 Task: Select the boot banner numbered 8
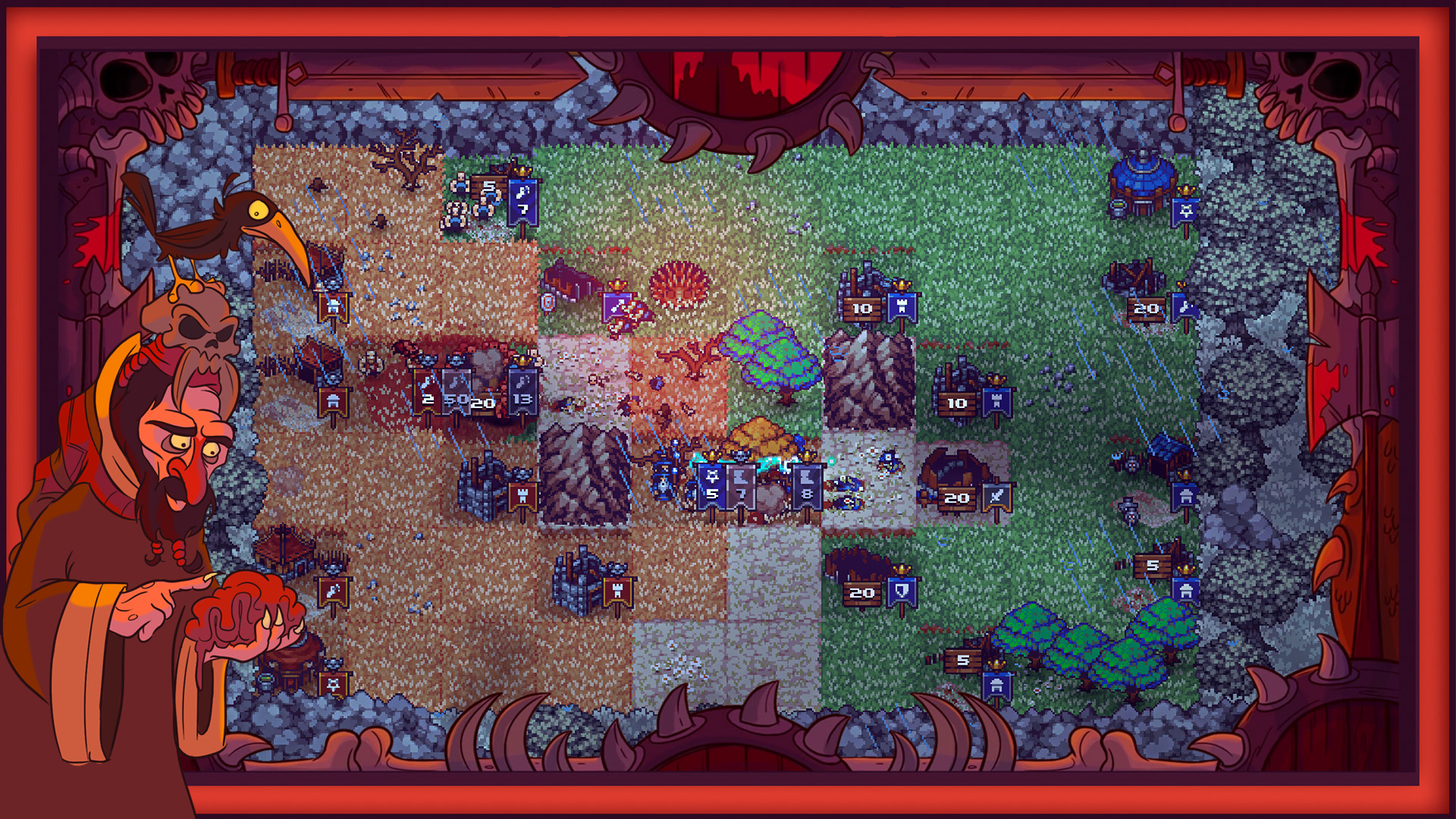tap(807, 485)
